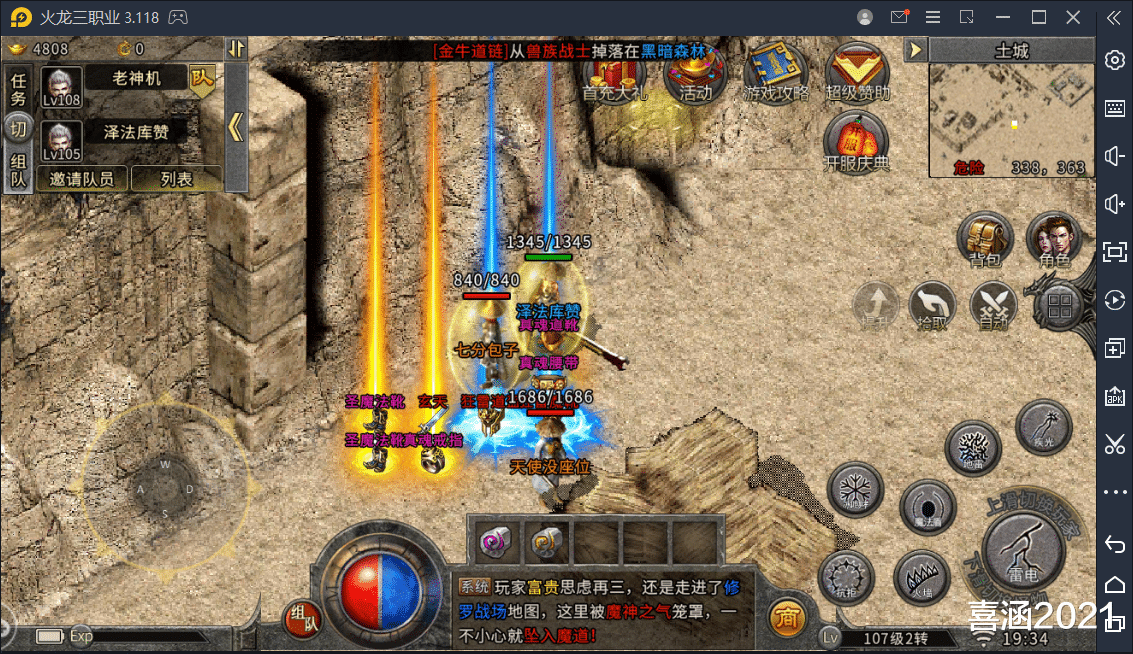Open the 活动 events menu
The width and height of the screenshot is (1133, 654).
[x=695, y=73]
